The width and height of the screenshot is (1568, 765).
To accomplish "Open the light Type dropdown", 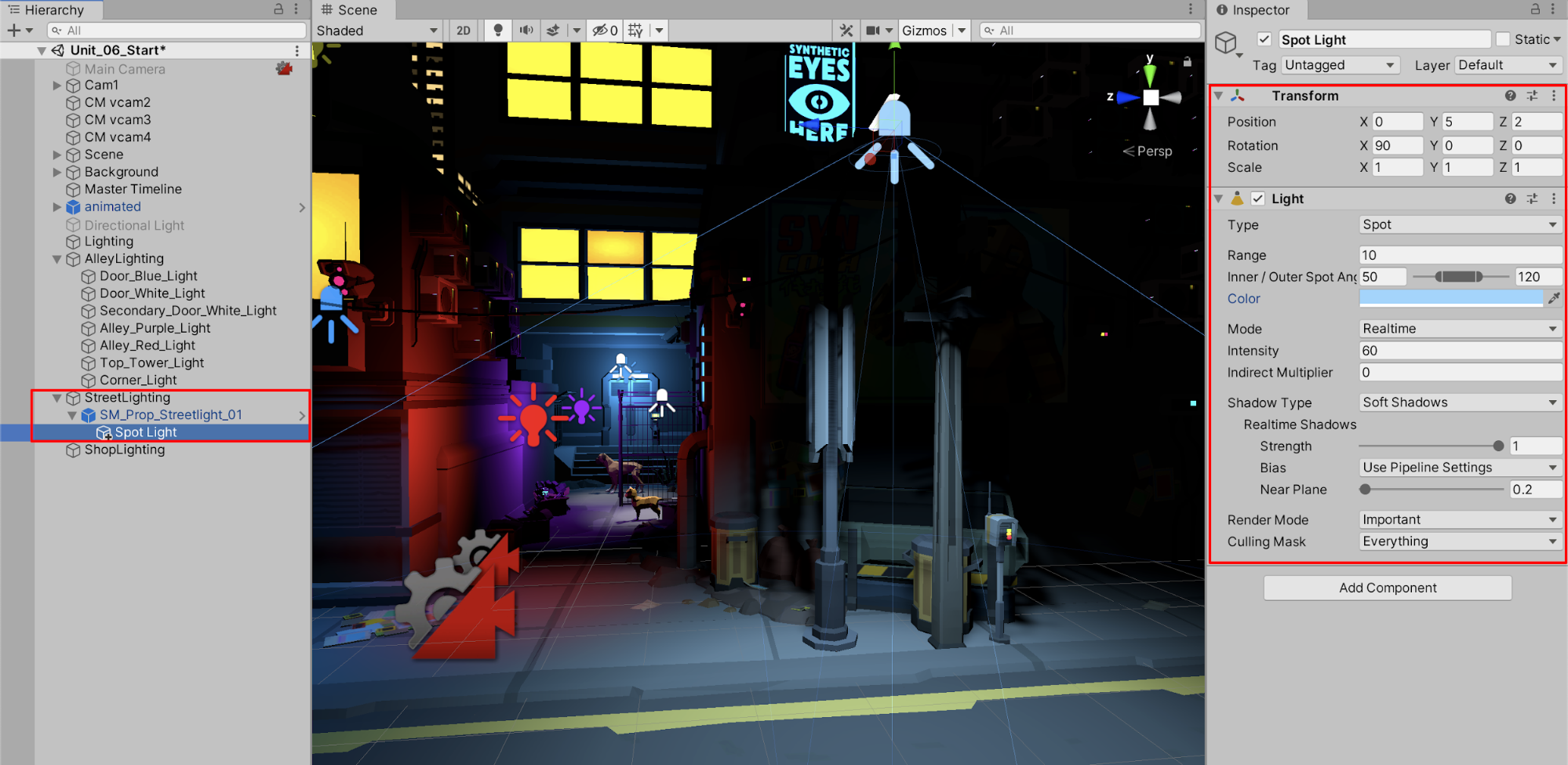I will click(x=1459, y=225).
